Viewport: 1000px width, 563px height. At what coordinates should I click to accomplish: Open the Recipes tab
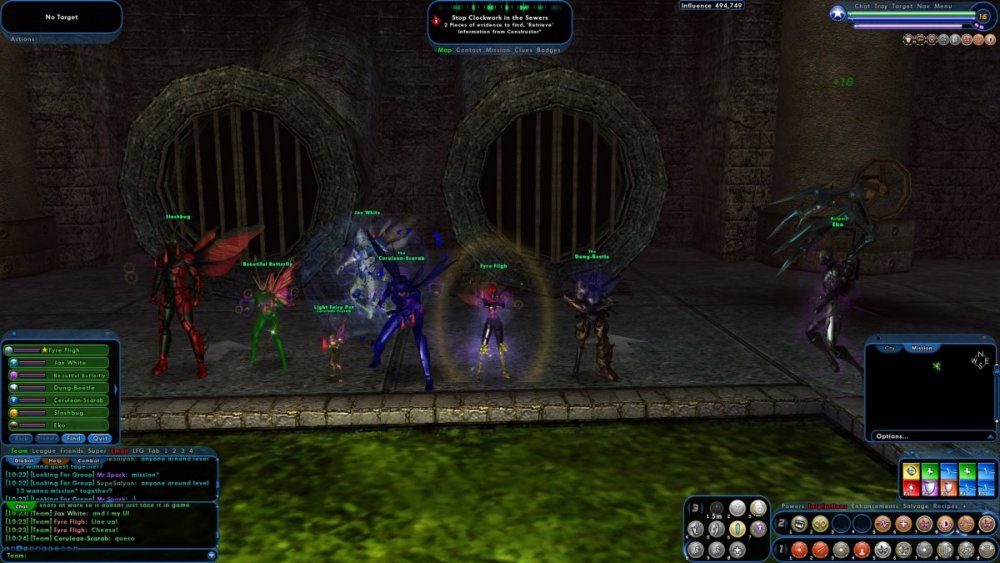coord(946,507)
